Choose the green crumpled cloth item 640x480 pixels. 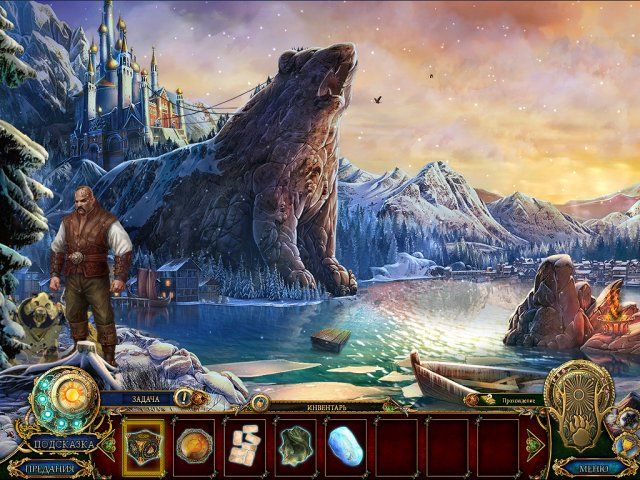(x=296, y=446)
